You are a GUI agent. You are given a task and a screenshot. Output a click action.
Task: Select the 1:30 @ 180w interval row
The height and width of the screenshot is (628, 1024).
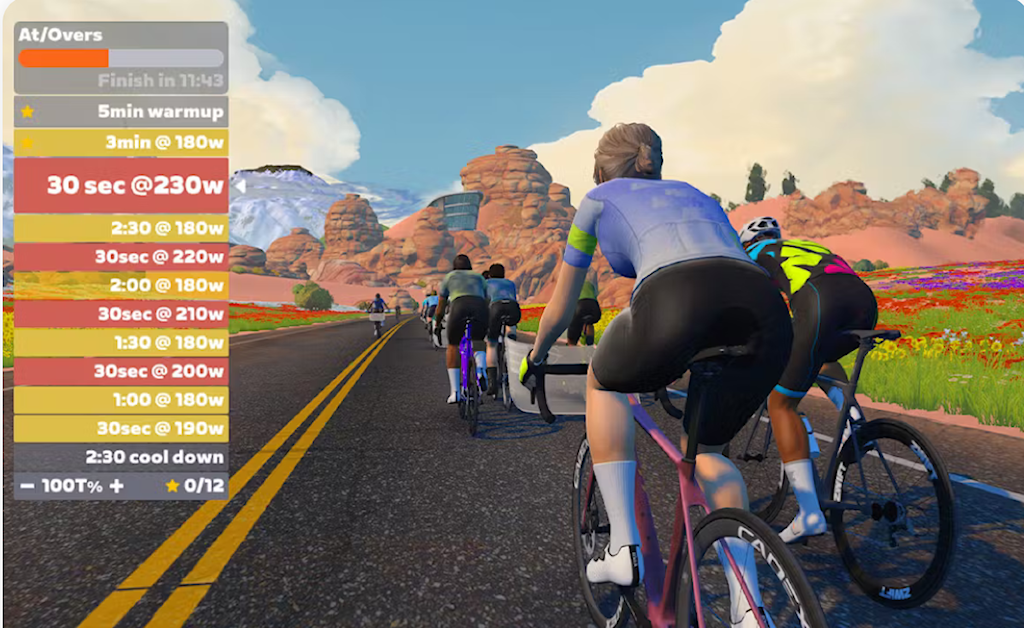[x=121, y=343]
